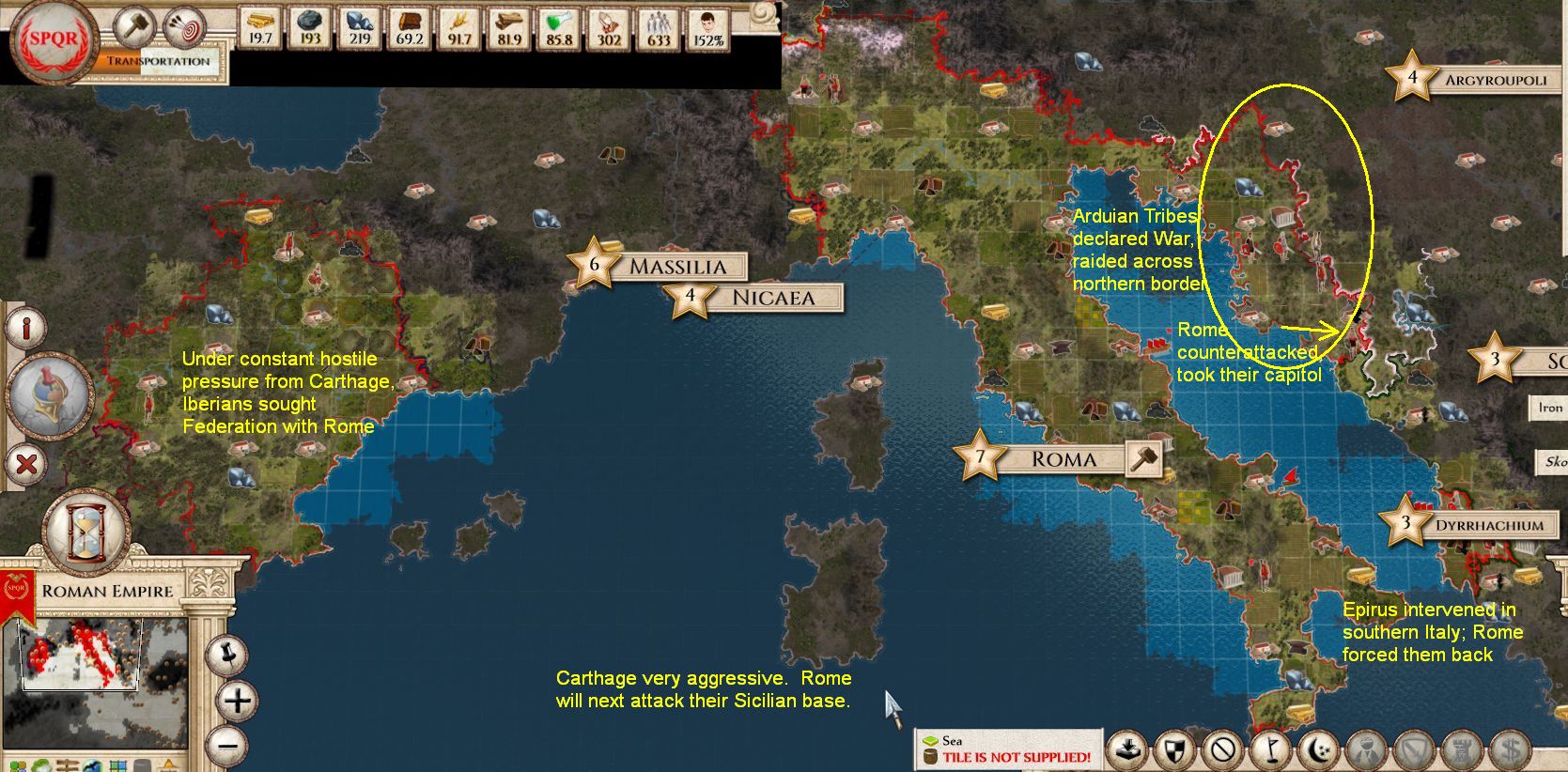Open the globe with helmet button

pyautogui.click(x=49, y=394)
